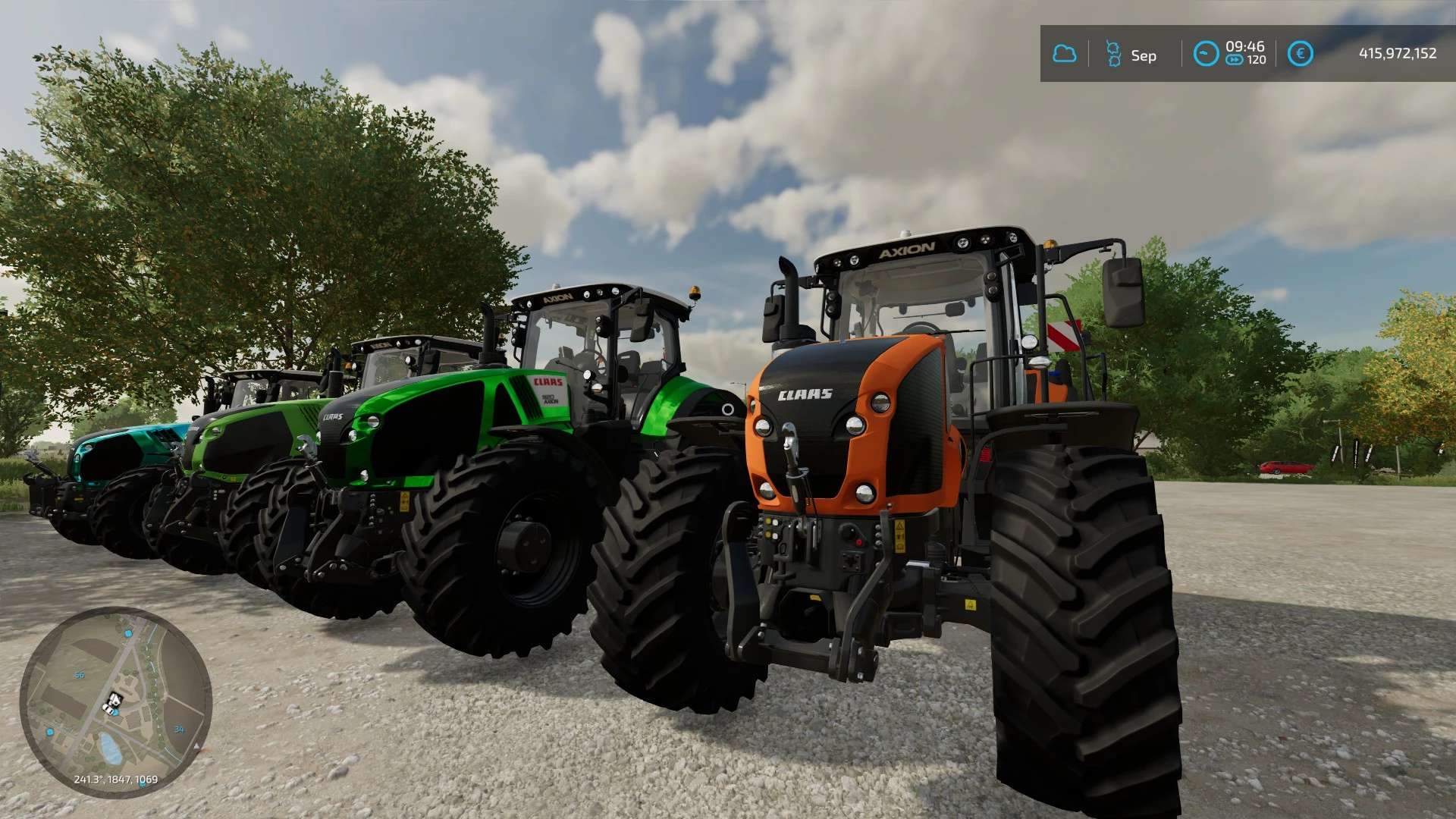This screenshot has width=1456, height=819.
Task: Click the euro money icon
Action: (1301, 54)
